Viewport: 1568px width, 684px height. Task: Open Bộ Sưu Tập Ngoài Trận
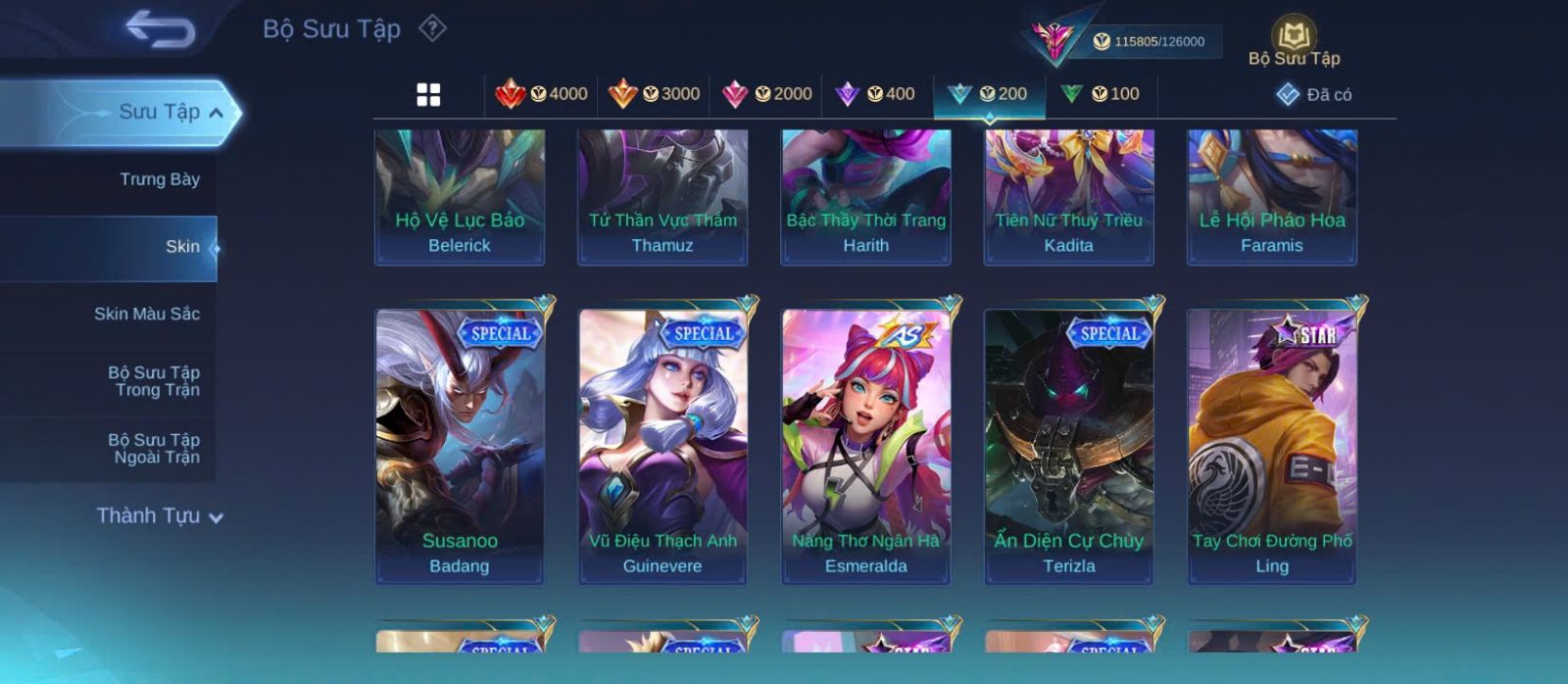tap(154, 449)
